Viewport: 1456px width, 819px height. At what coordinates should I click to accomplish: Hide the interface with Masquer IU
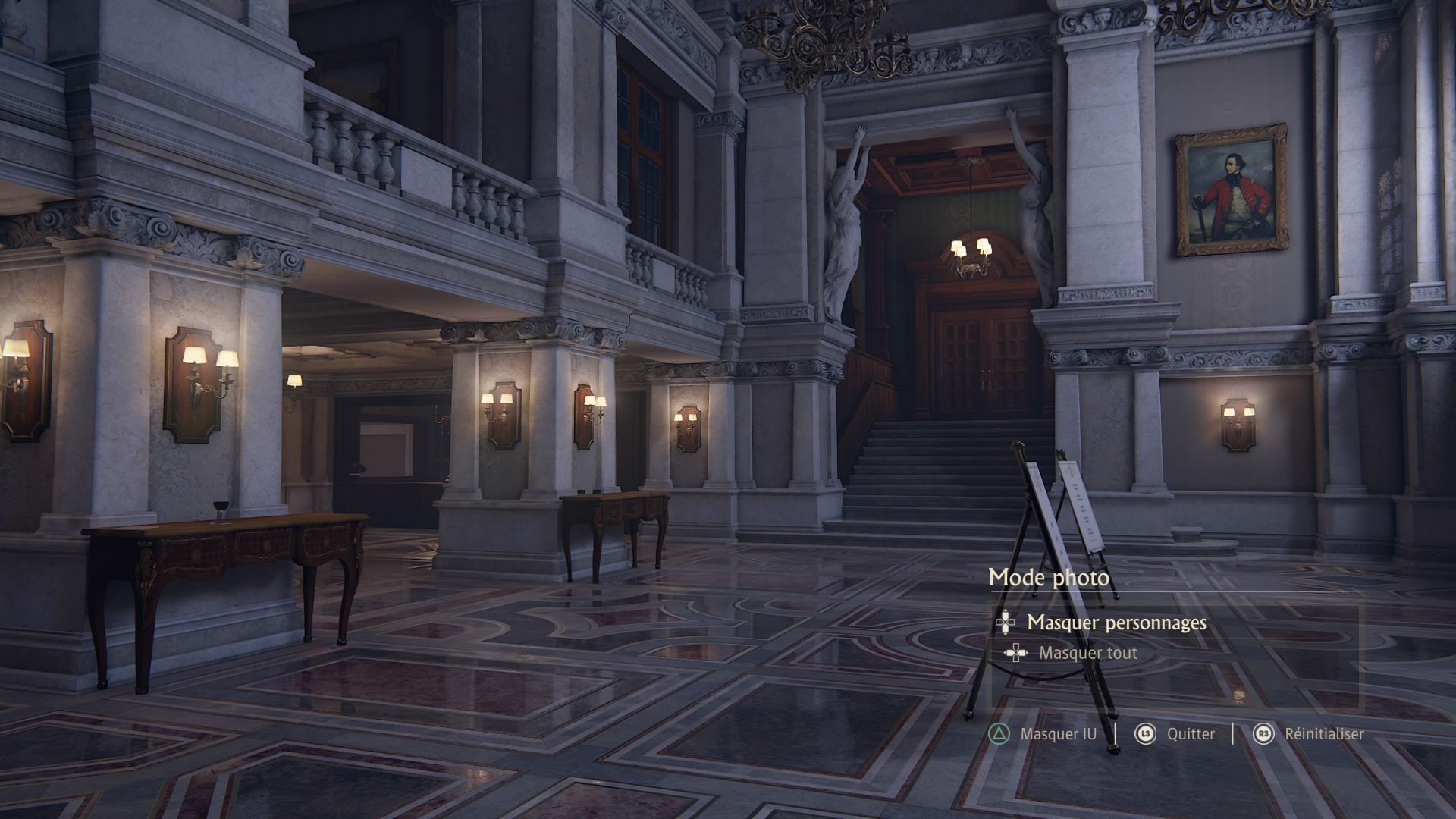click(x=1057, y=734)
